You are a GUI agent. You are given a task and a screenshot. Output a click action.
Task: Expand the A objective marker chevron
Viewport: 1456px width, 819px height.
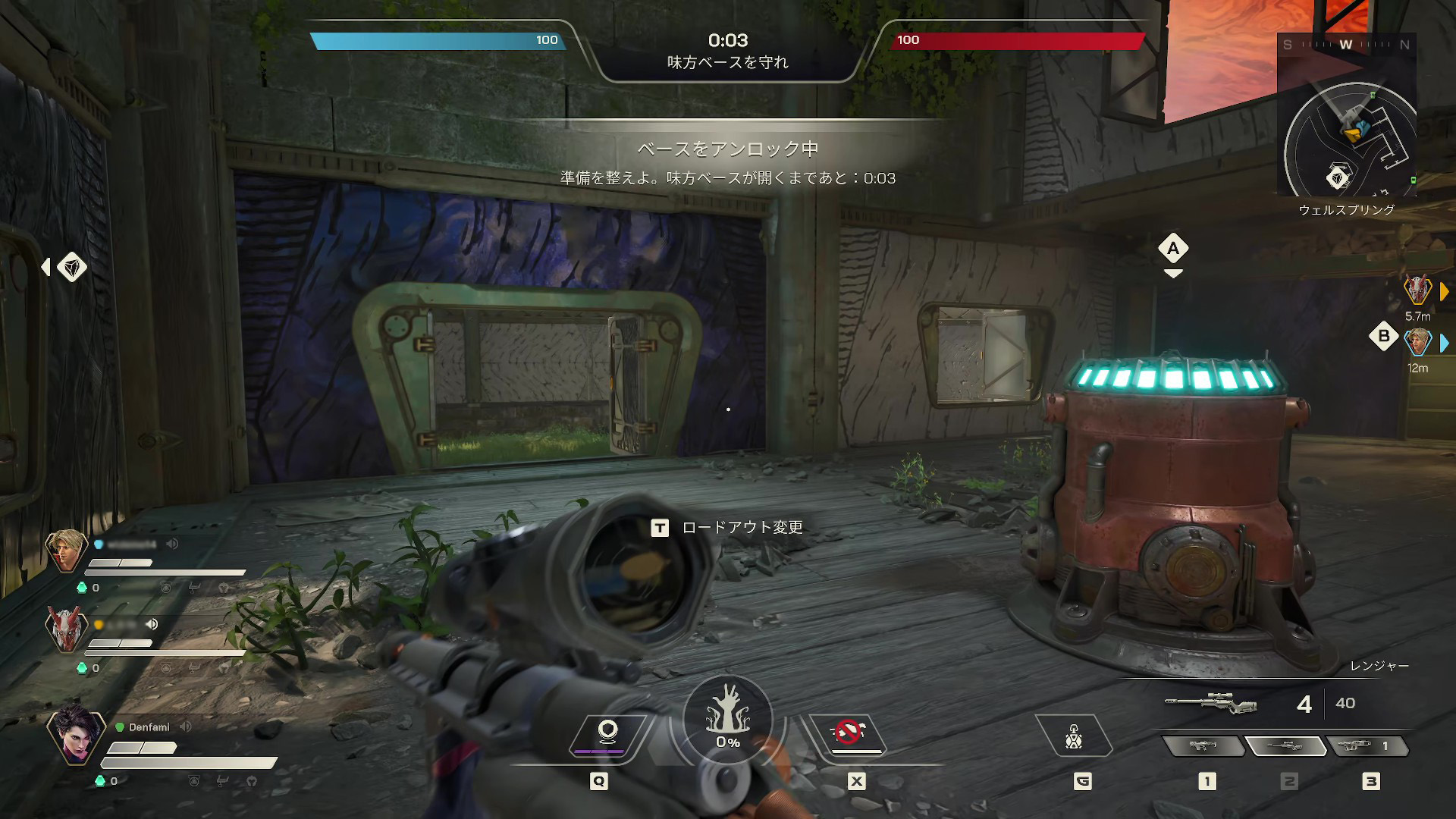(x=1173, y=273)
